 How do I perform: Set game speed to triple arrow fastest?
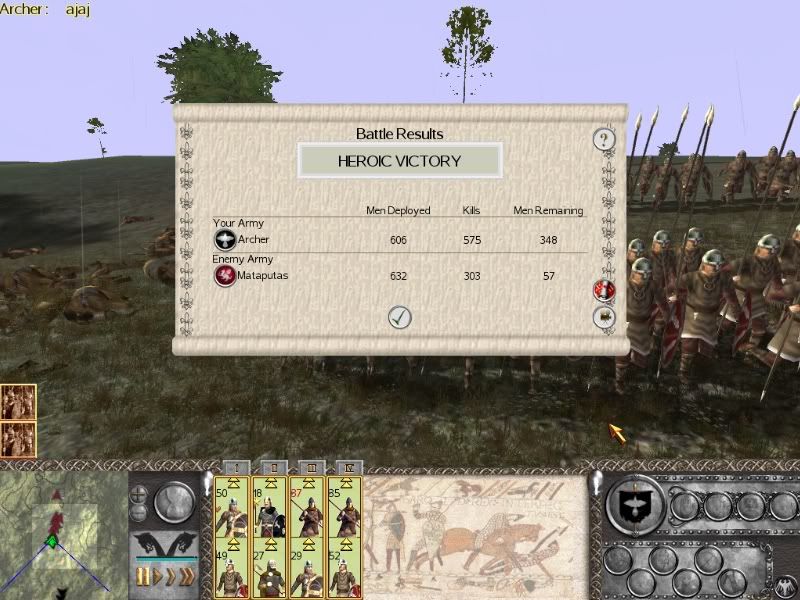coord(186,577)
